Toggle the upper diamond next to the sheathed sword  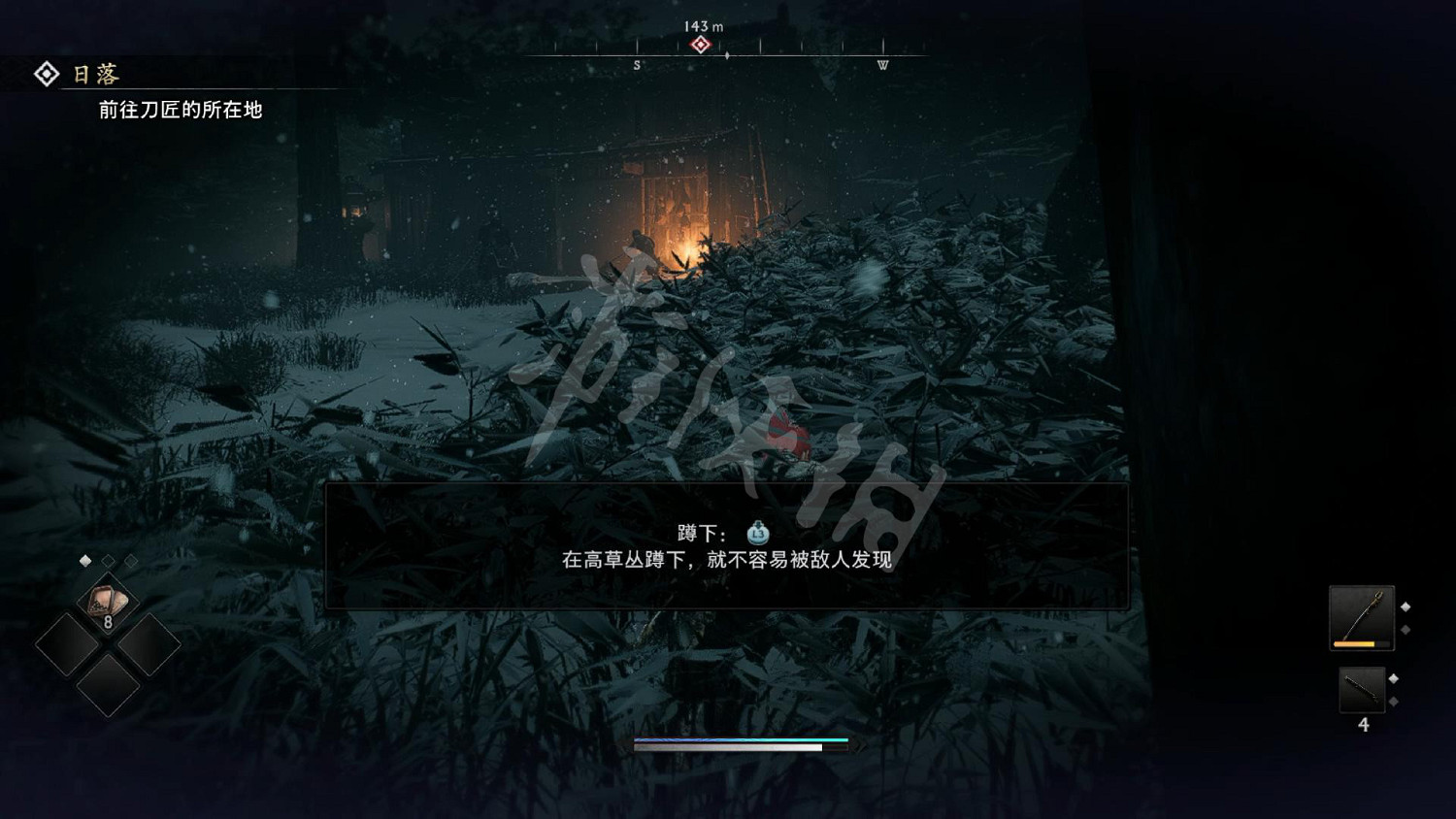[1393, 678]
